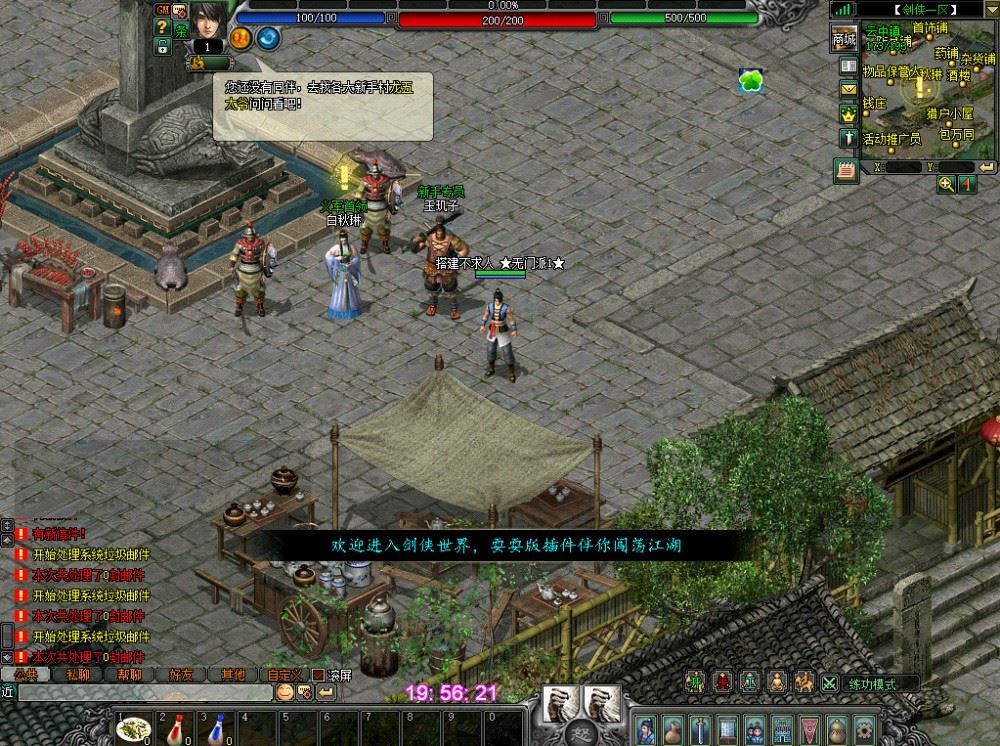
Task: Use the food plate in hotbar slot 1
Action: (133, 730)
